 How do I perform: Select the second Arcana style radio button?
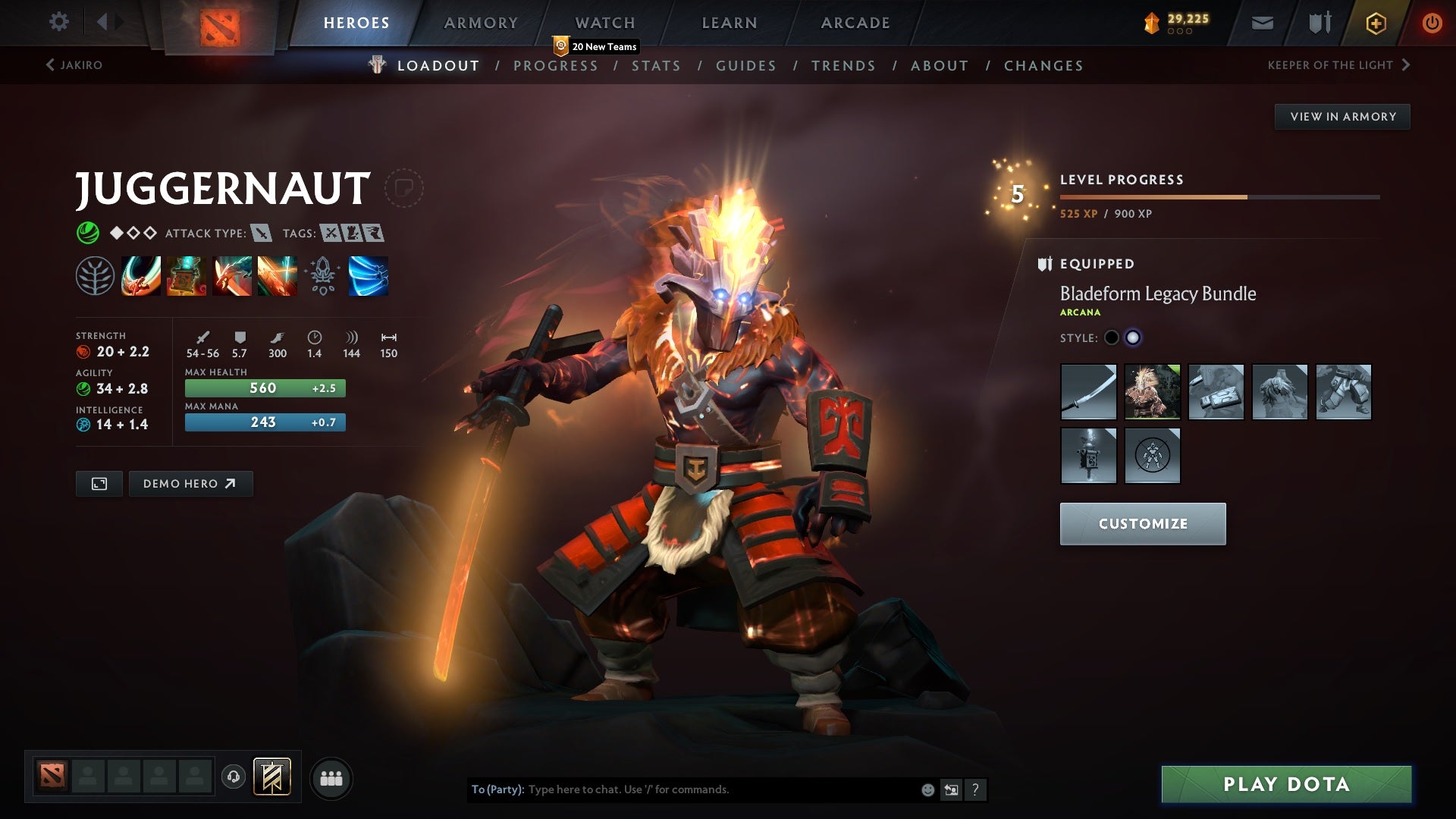click(x=1134, y=337)
